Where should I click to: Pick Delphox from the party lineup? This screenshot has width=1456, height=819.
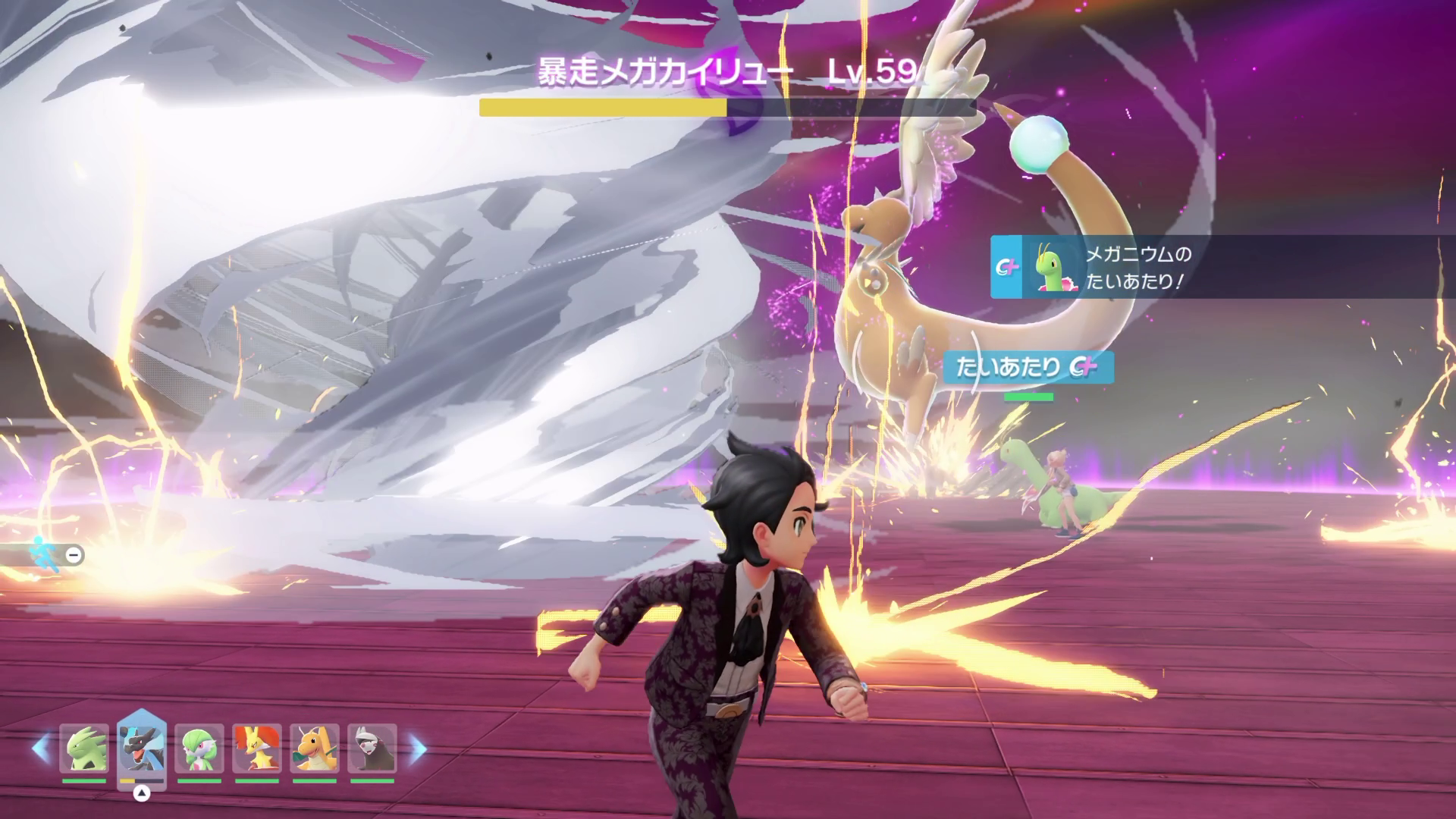point(257,748)
